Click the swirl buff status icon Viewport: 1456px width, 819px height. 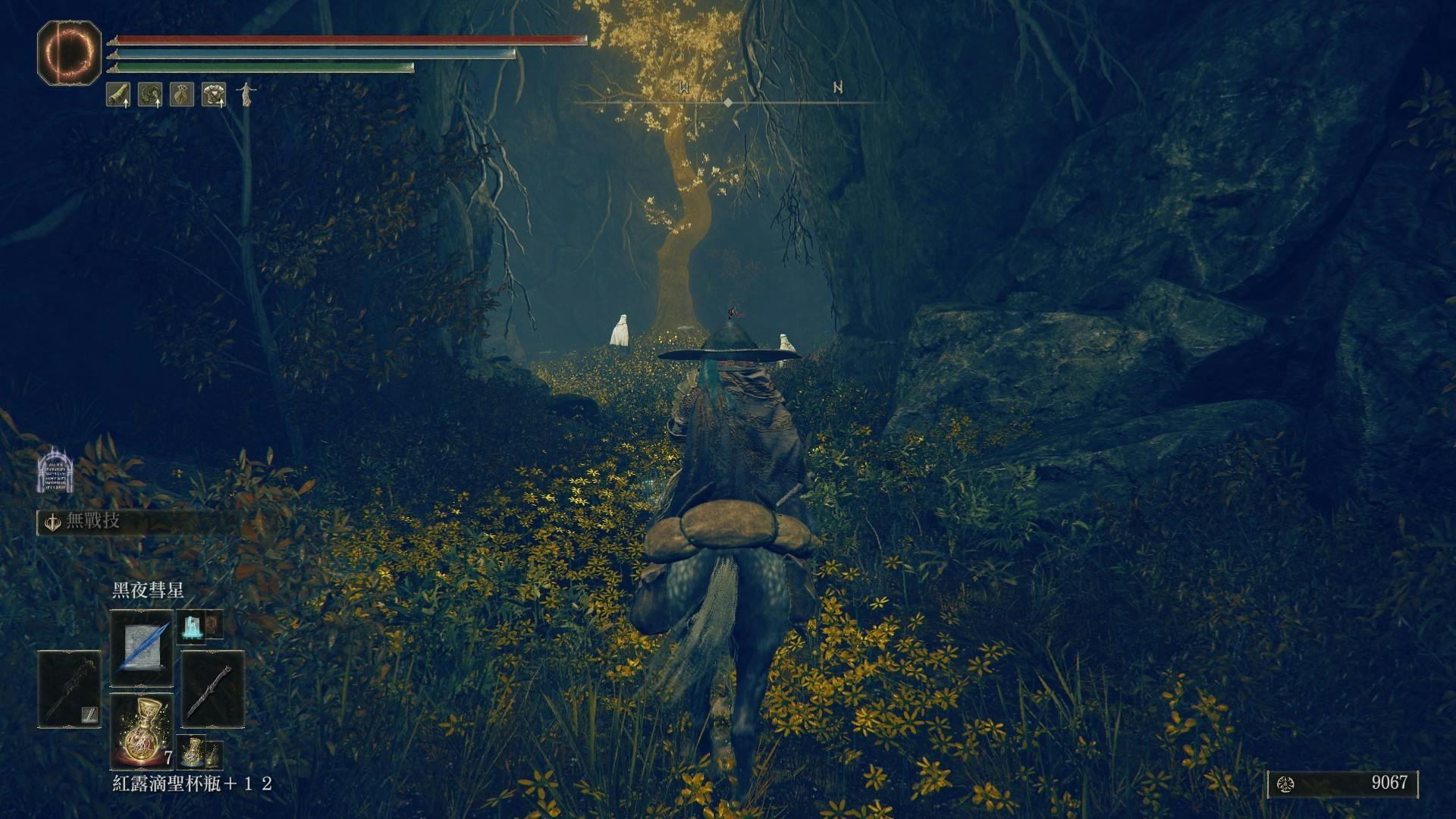pyautogui.click(x=150, y=94)
